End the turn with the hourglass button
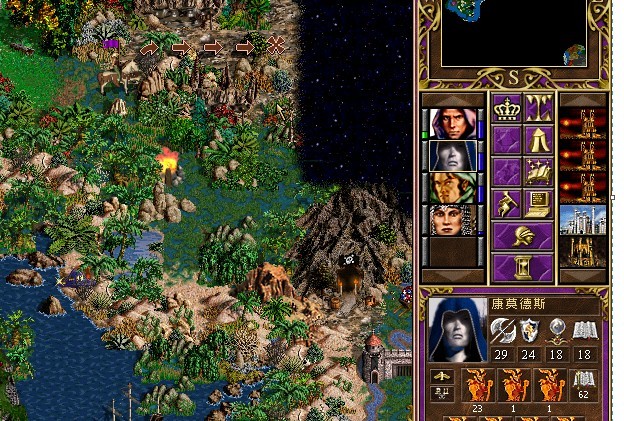The image size is (624, 421). click(522, 267)
